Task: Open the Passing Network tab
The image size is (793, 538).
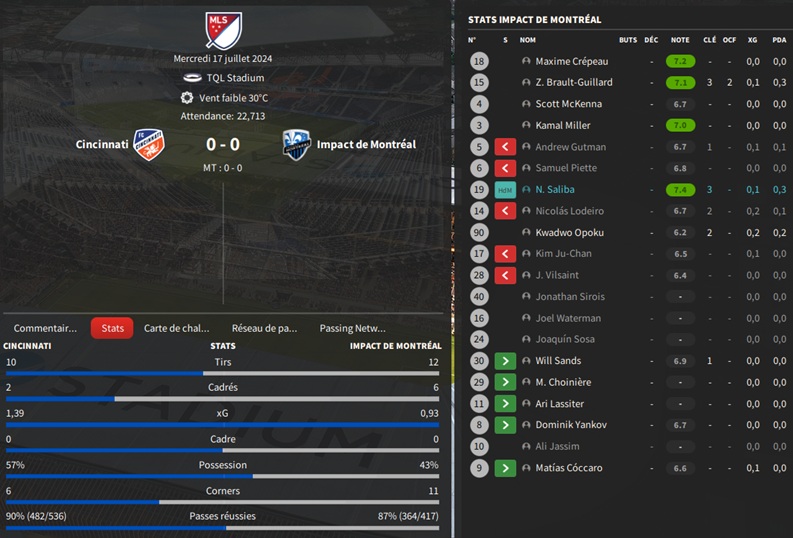Action: pos(352,328)
